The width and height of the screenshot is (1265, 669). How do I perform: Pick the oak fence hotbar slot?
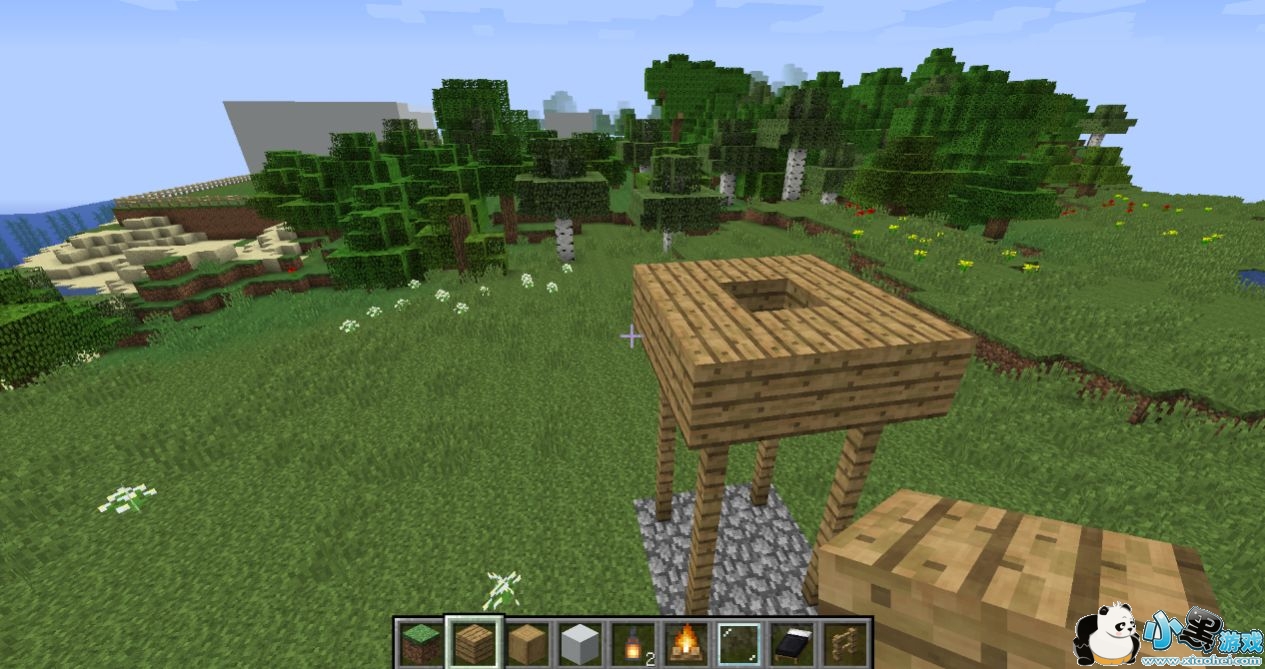pos(846,643)
